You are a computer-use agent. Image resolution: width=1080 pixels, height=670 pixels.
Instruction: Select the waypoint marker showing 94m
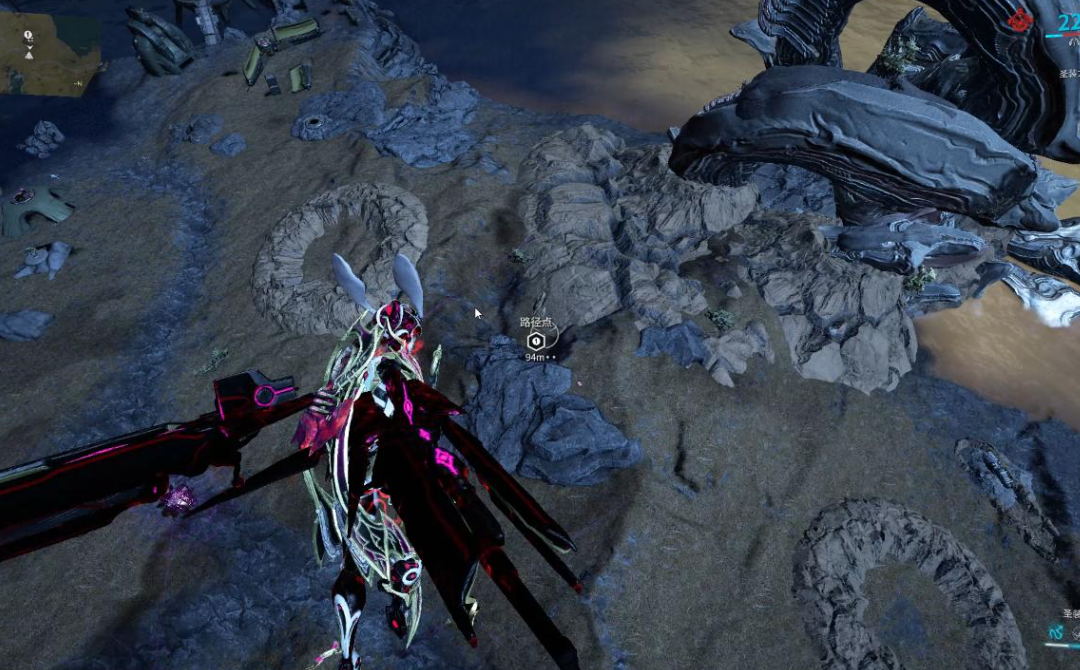[x=535, y=341]
